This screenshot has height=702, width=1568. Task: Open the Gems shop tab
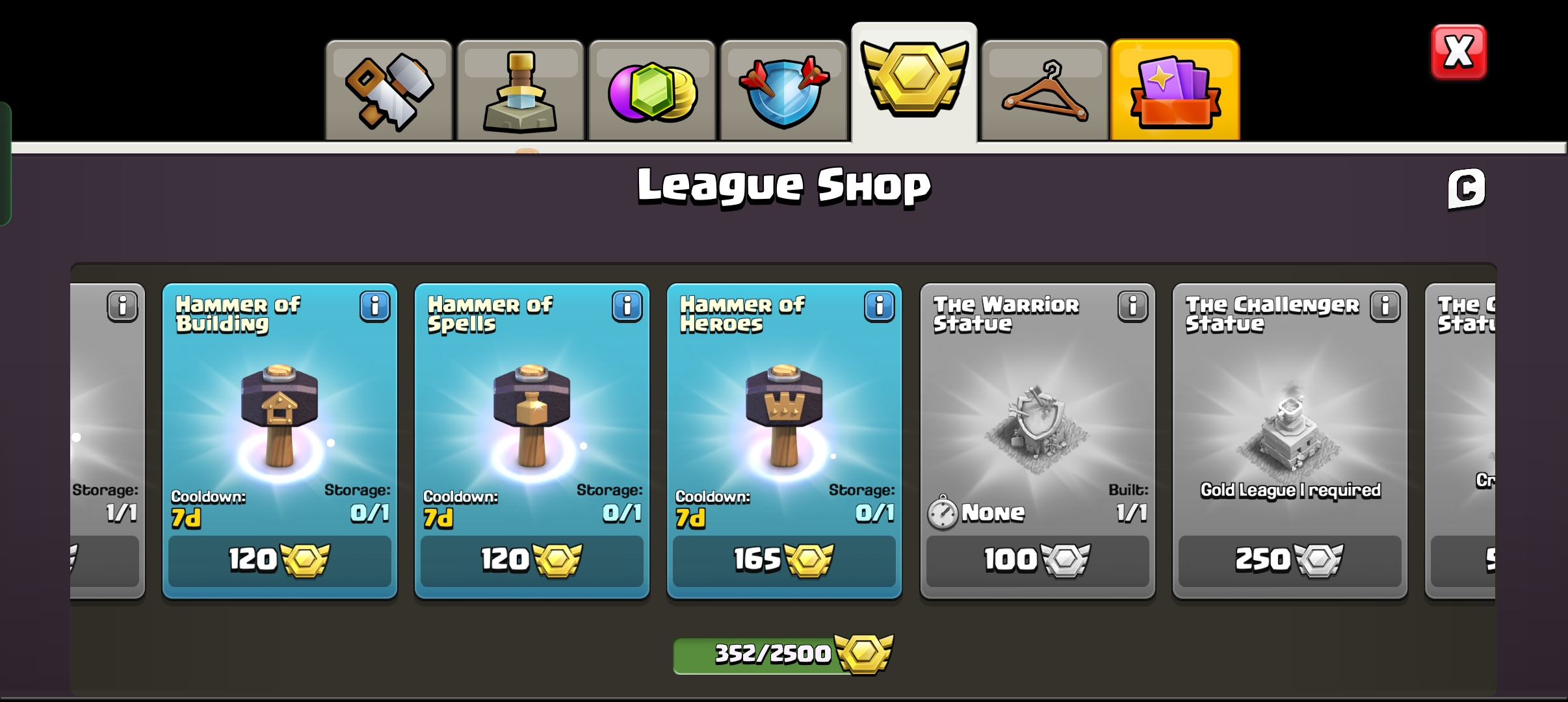coord(651,89)
